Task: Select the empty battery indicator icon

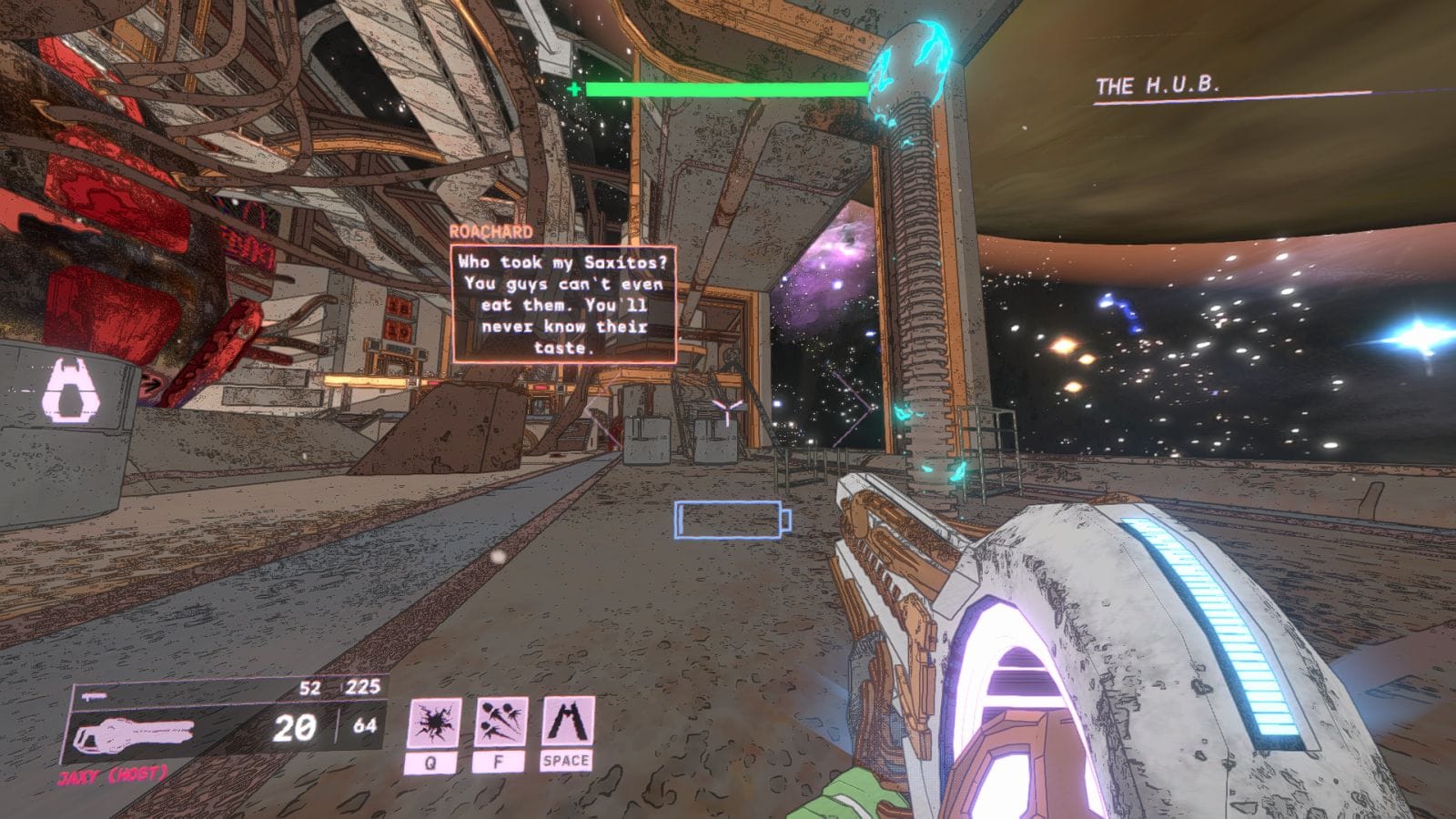Action: (732, 520)
